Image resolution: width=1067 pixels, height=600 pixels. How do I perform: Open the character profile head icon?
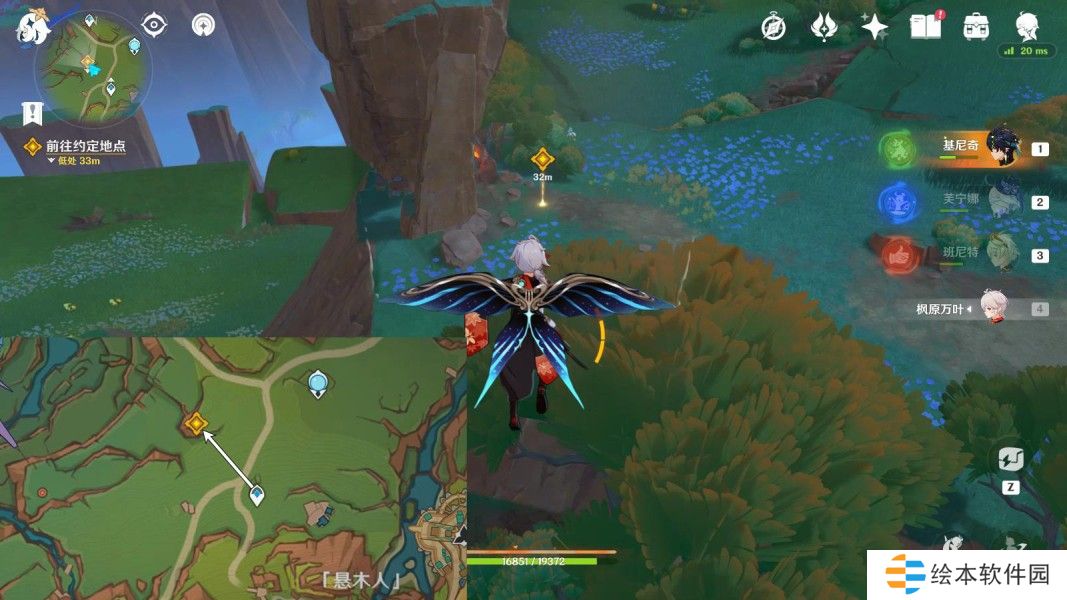pyautogui.click(x=1027, y=27)
